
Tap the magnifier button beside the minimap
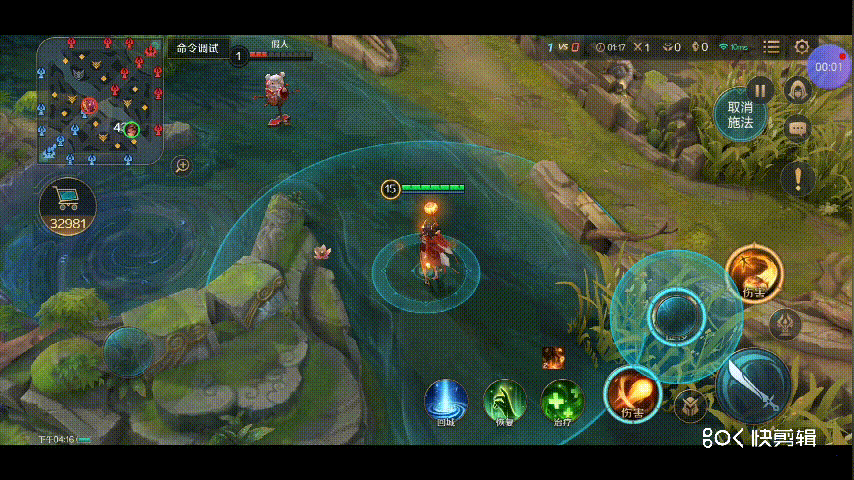(182, 165)
